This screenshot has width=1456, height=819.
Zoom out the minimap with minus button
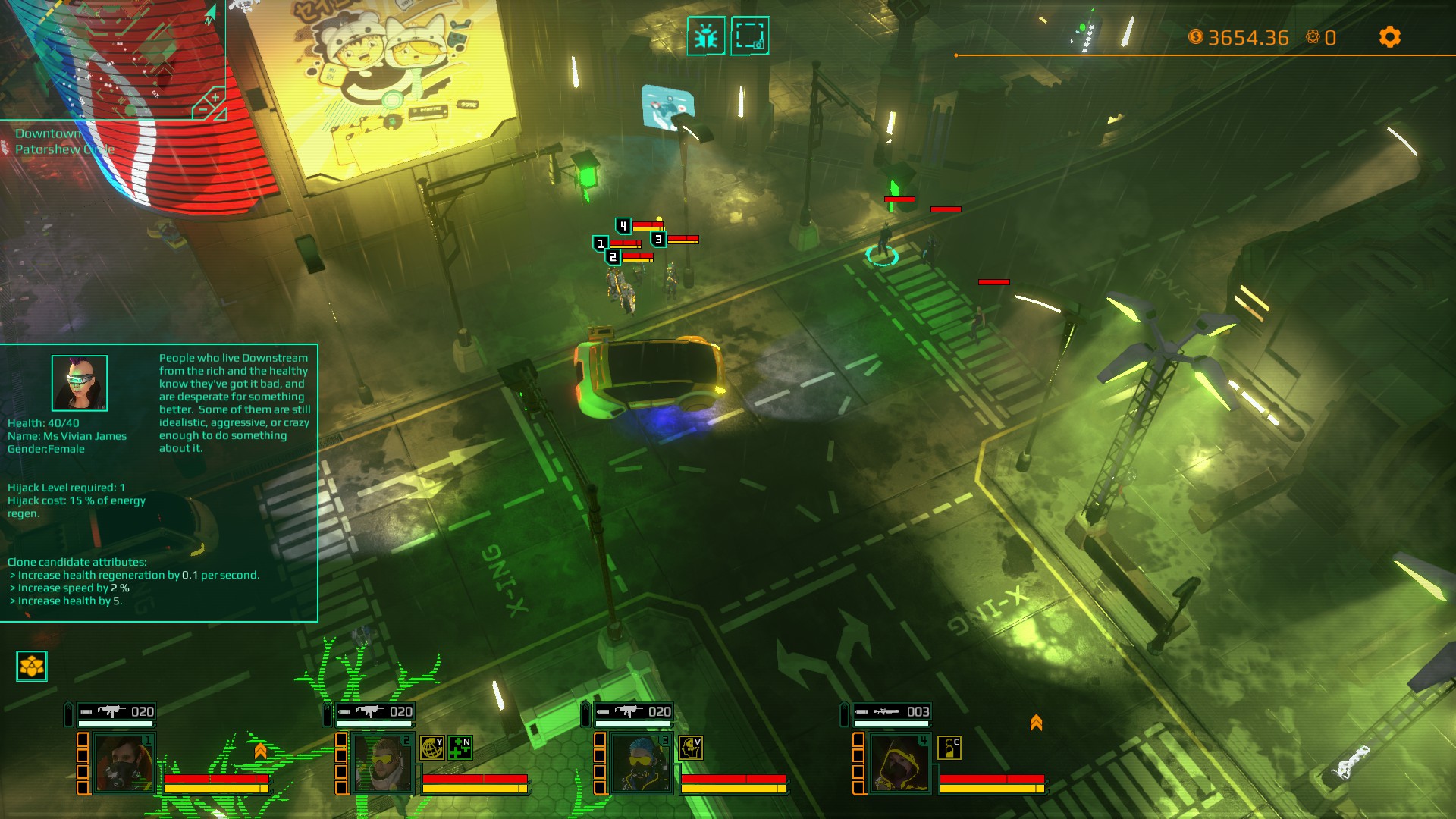[x=202, y=110]
